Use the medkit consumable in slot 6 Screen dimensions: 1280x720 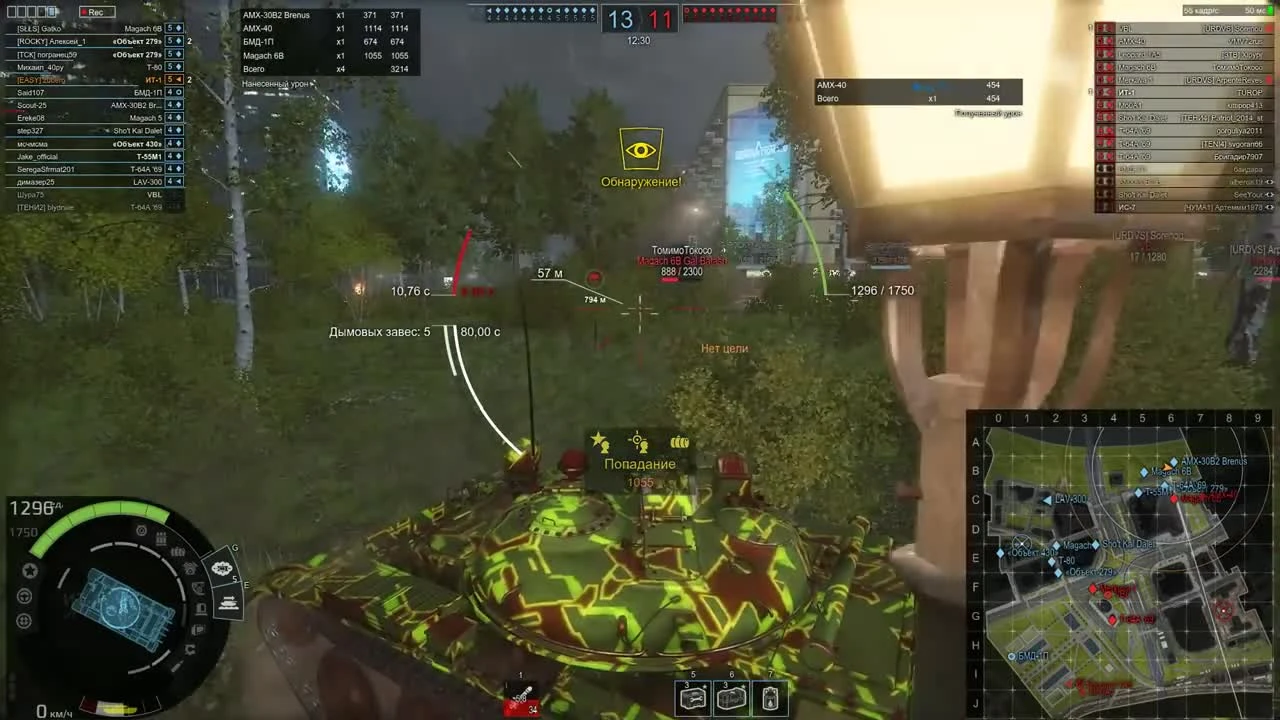pos(731,696)
